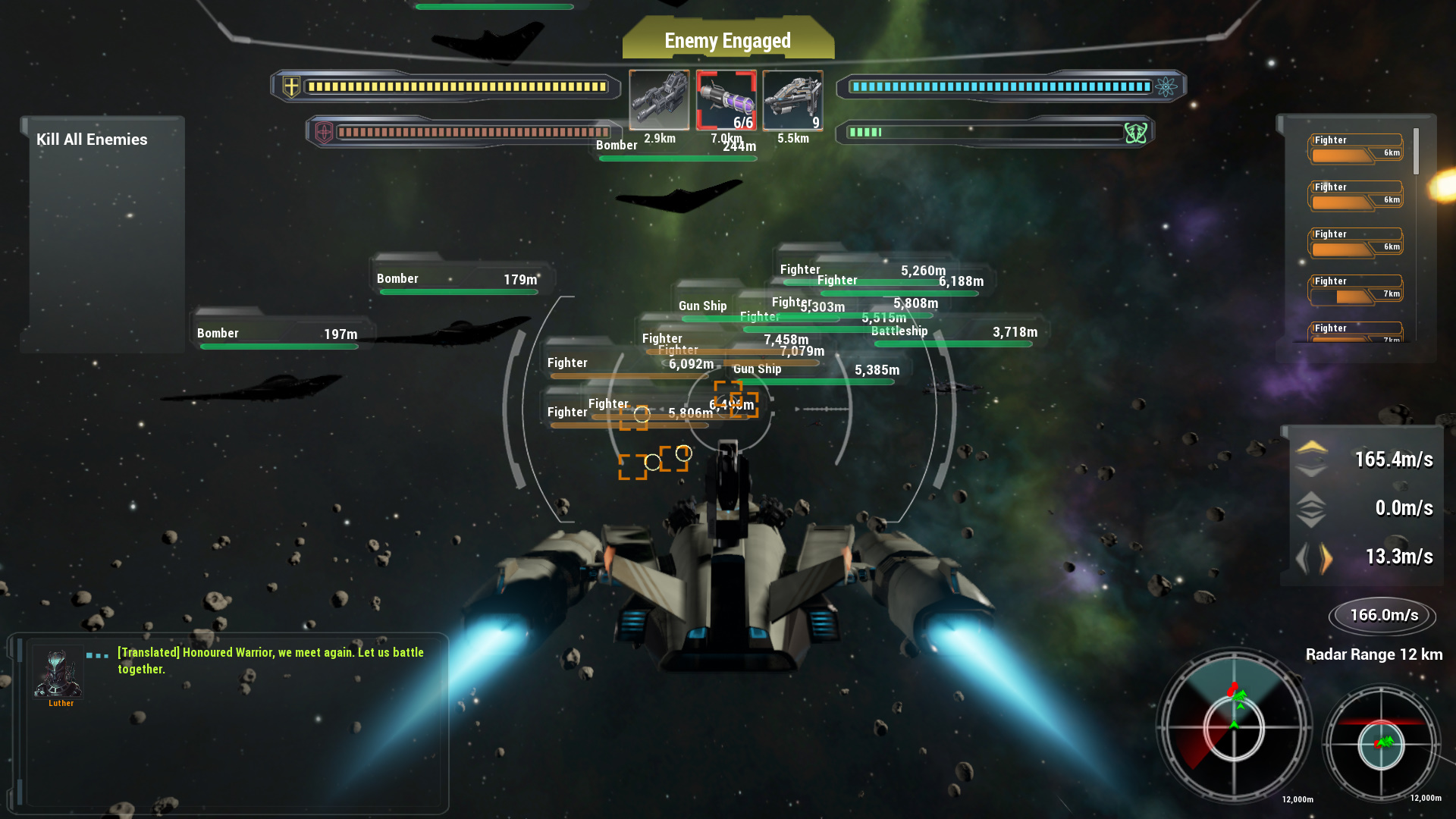The width and height of the screenshot is (1456, 819).
Task: Click the large circular radar display
Action: 1234,726
